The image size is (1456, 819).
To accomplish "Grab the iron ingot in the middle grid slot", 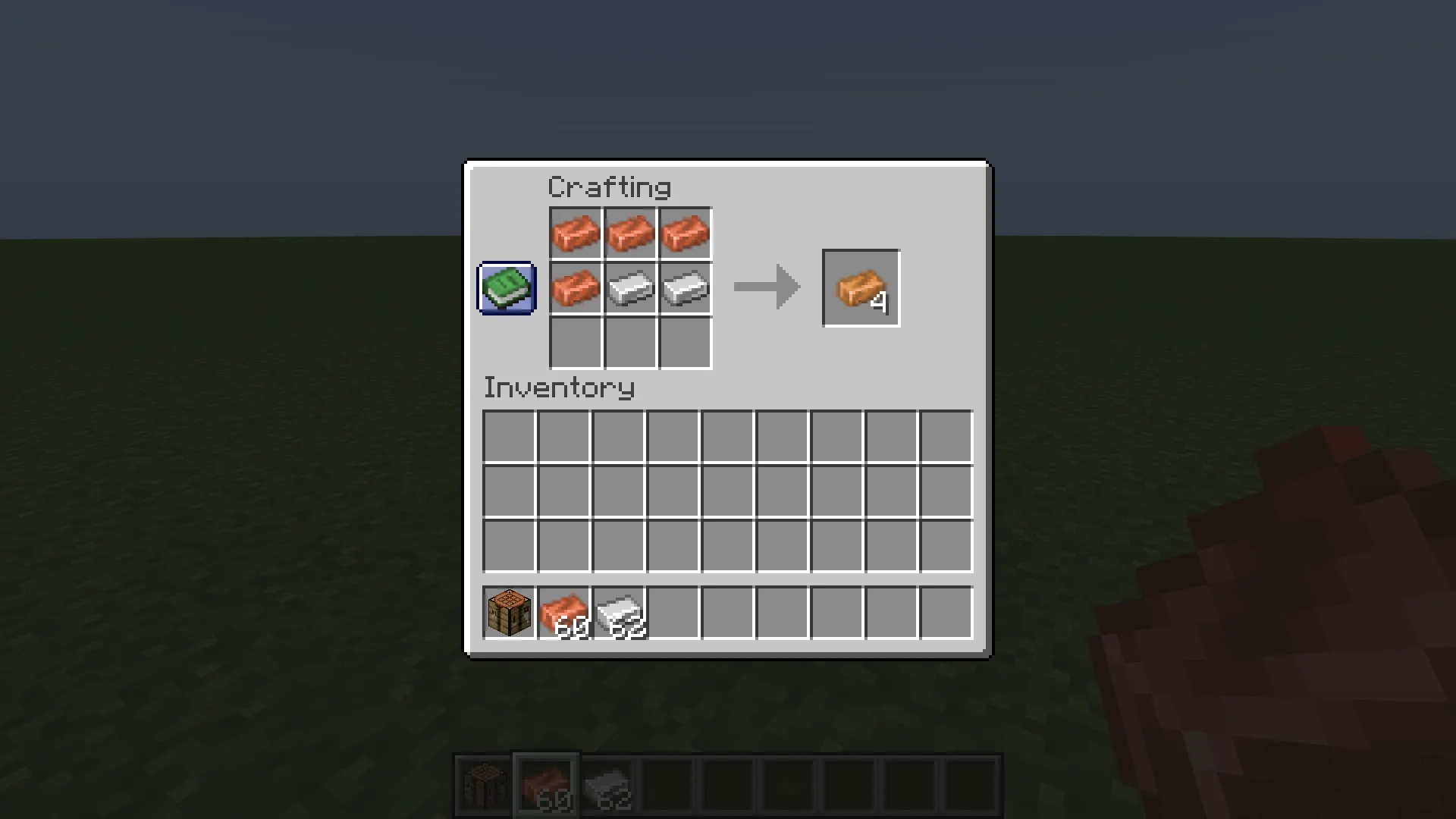I will (x=630, y=287).
